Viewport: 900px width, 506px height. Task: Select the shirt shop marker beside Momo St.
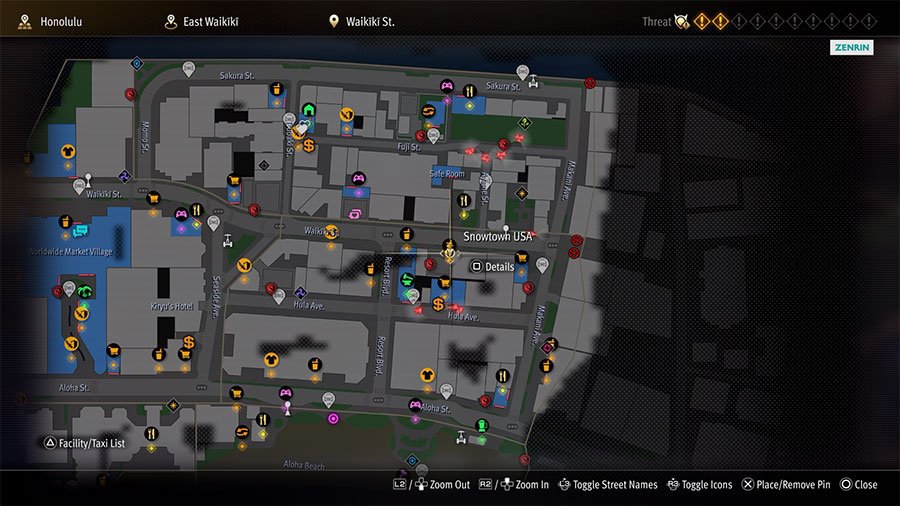click(68, 152)
